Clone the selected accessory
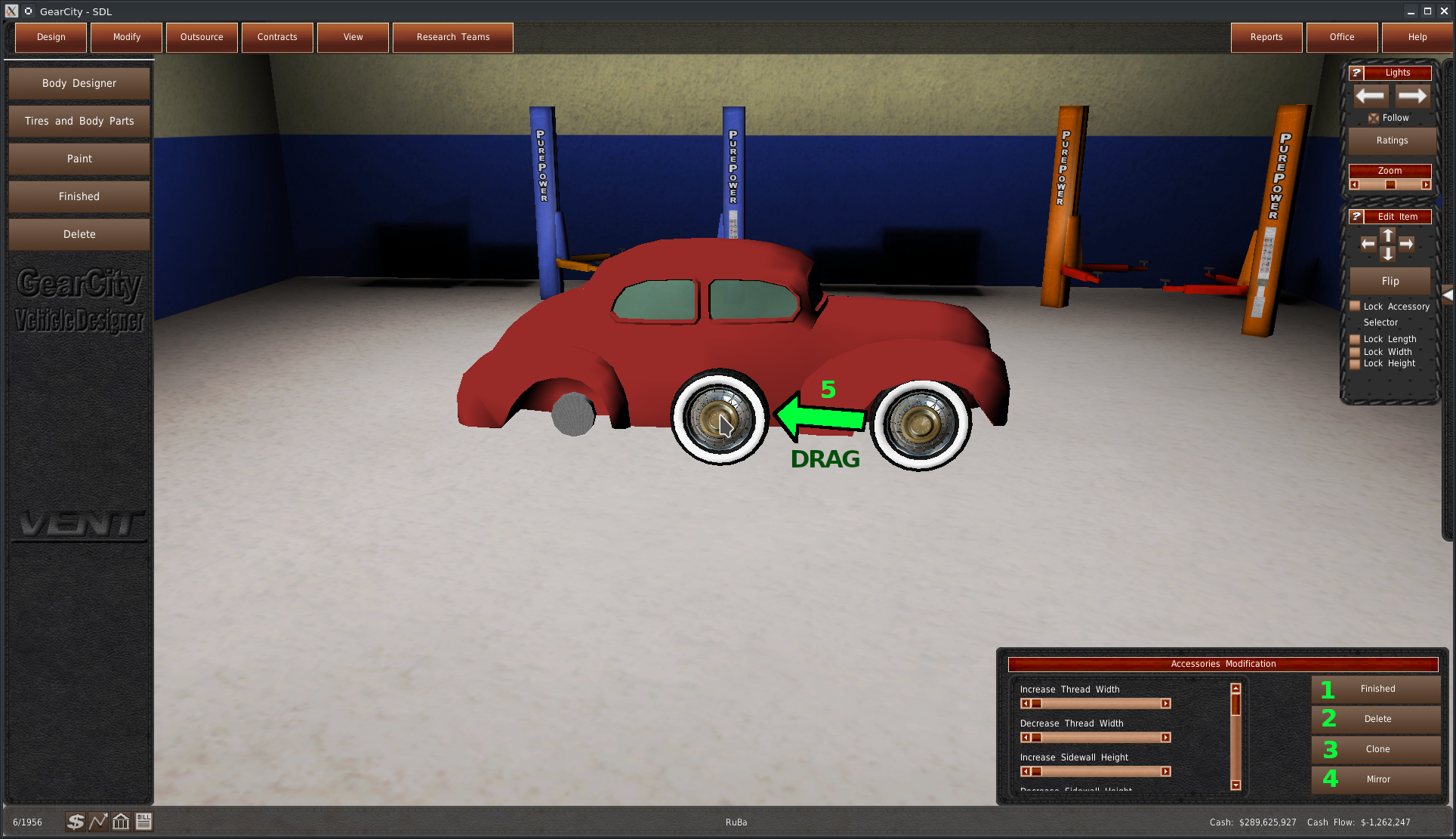The height and width of the screenshot is (839, 1456). [1377, 749]
